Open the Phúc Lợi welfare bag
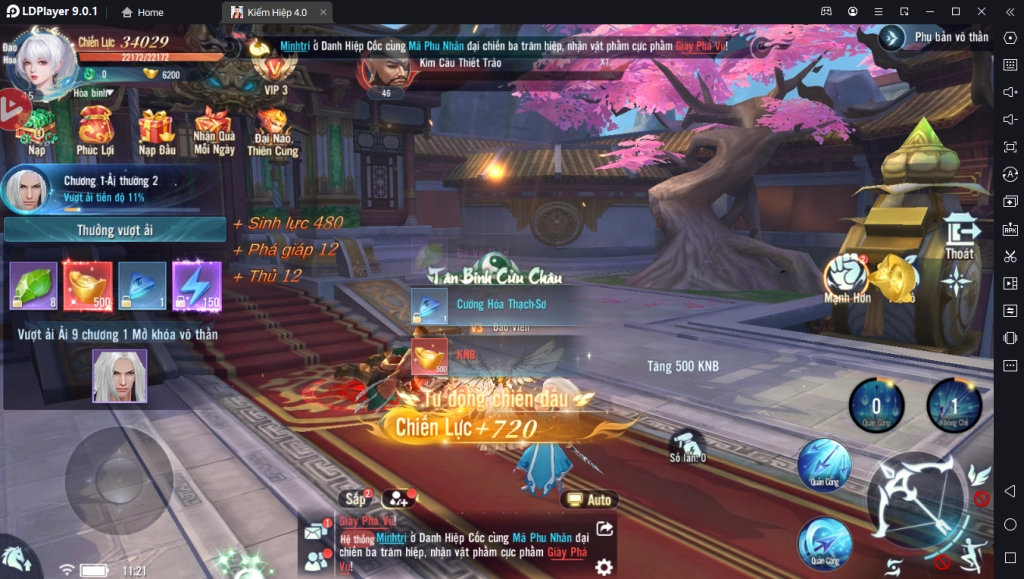This screenshot has width=1024, height=579. [x=94, y=127]
